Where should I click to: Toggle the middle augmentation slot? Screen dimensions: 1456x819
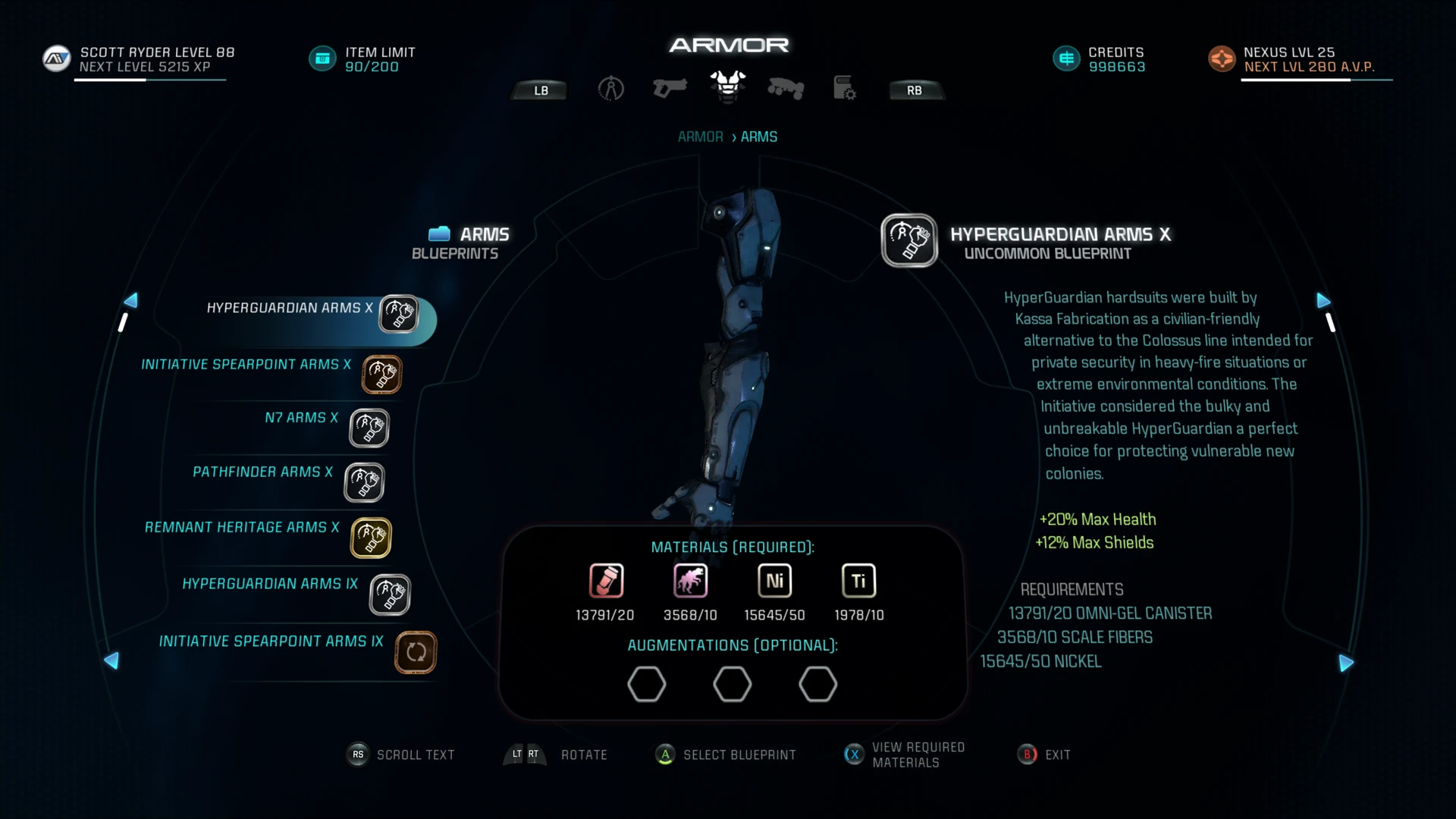coord(732,684)
